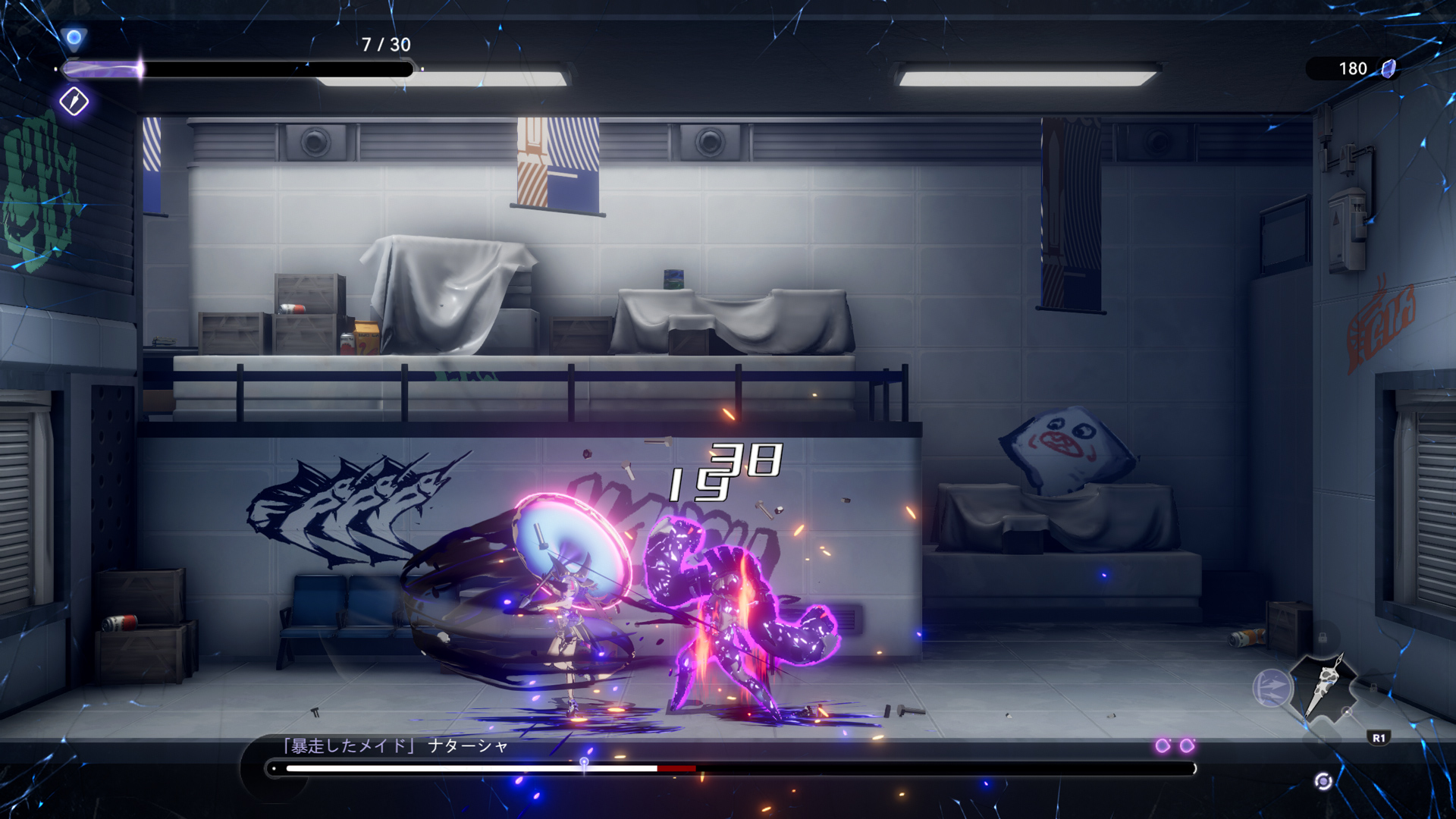Click the purple swirl ring icon
Viewport: 1456px width, 819px height.
pos(1323,781)
